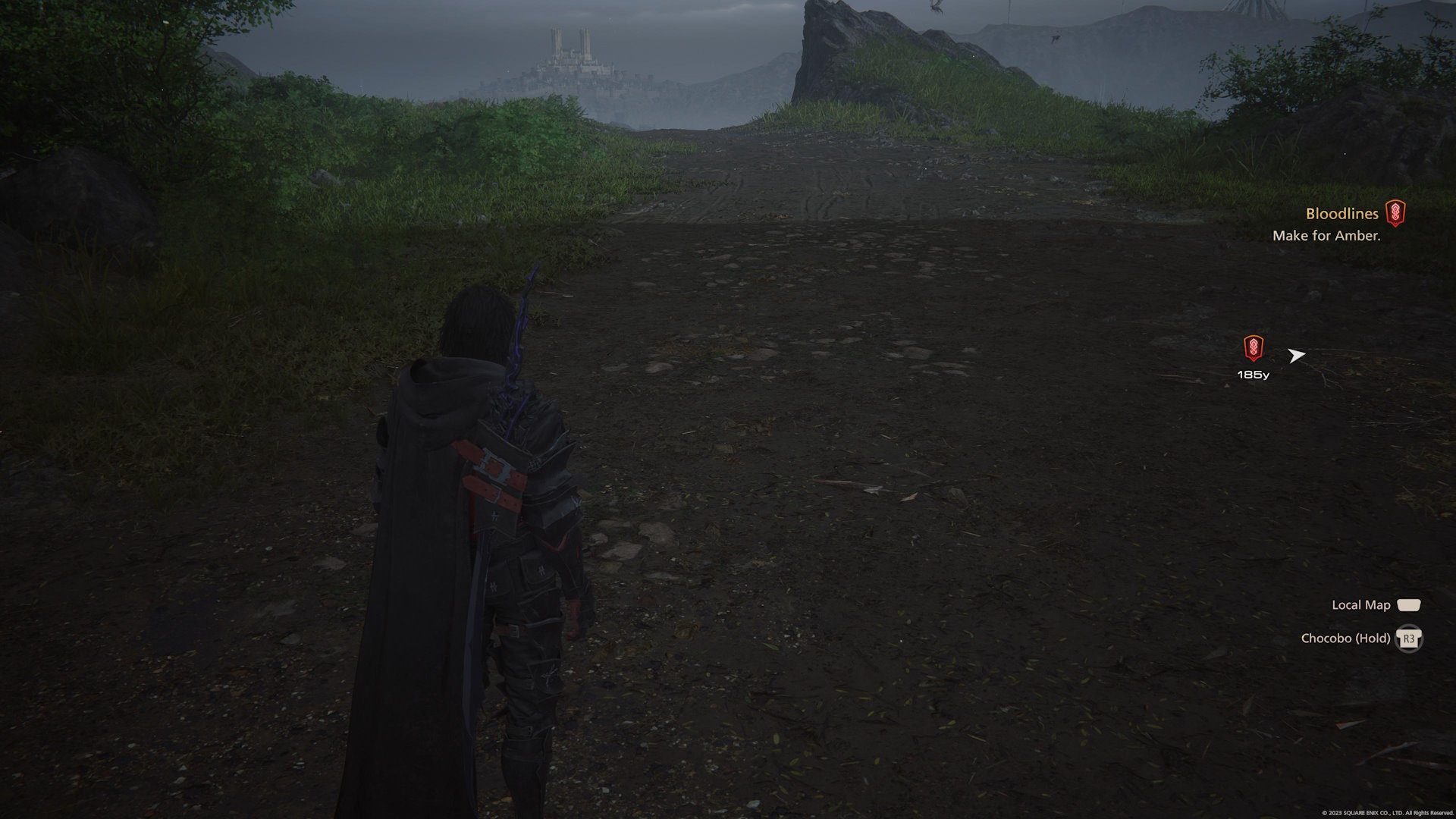
Task: Click the Bloodlines quest emblem icon
Action: (x=1395, y=213)
